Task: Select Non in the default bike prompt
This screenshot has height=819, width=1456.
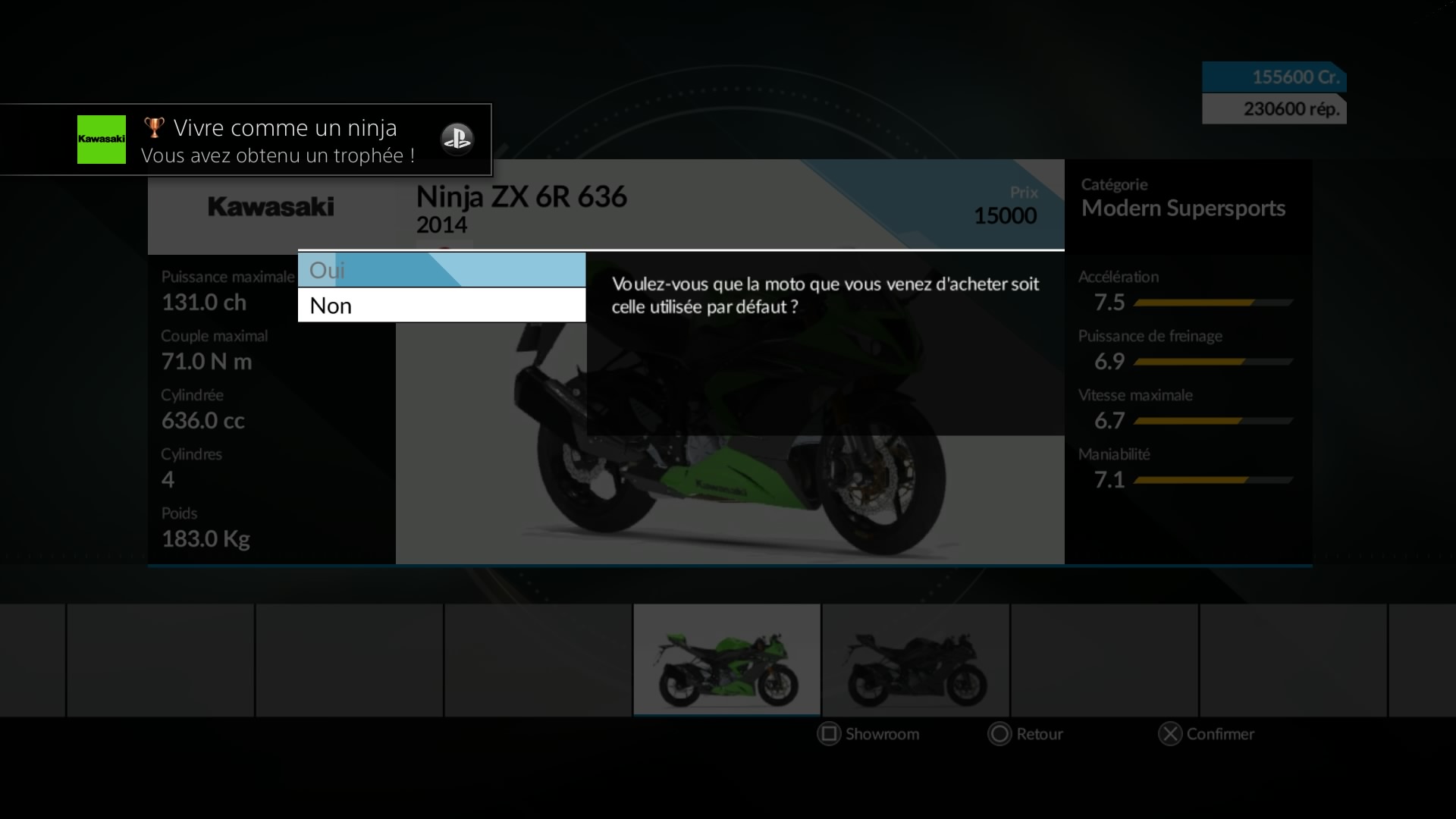Action: 441,306
